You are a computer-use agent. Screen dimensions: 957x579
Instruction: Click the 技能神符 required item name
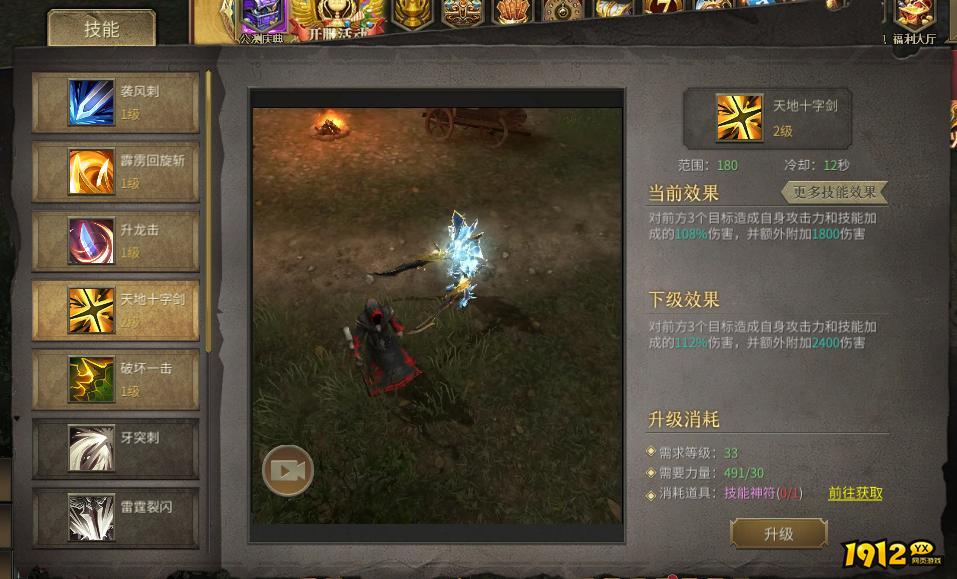coord(749,493)
